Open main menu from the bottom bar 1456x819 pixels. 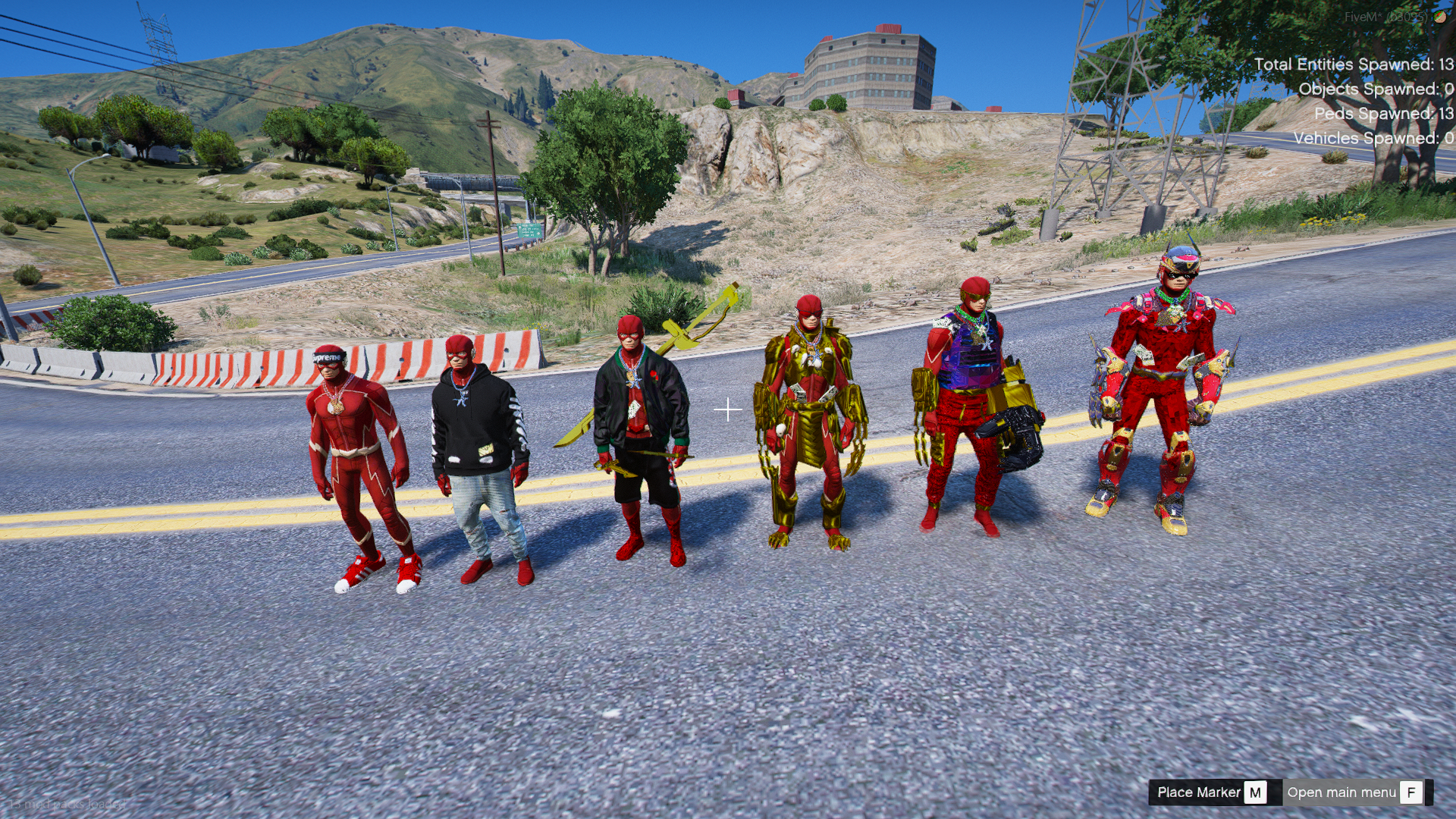(x=1354, y=792)
